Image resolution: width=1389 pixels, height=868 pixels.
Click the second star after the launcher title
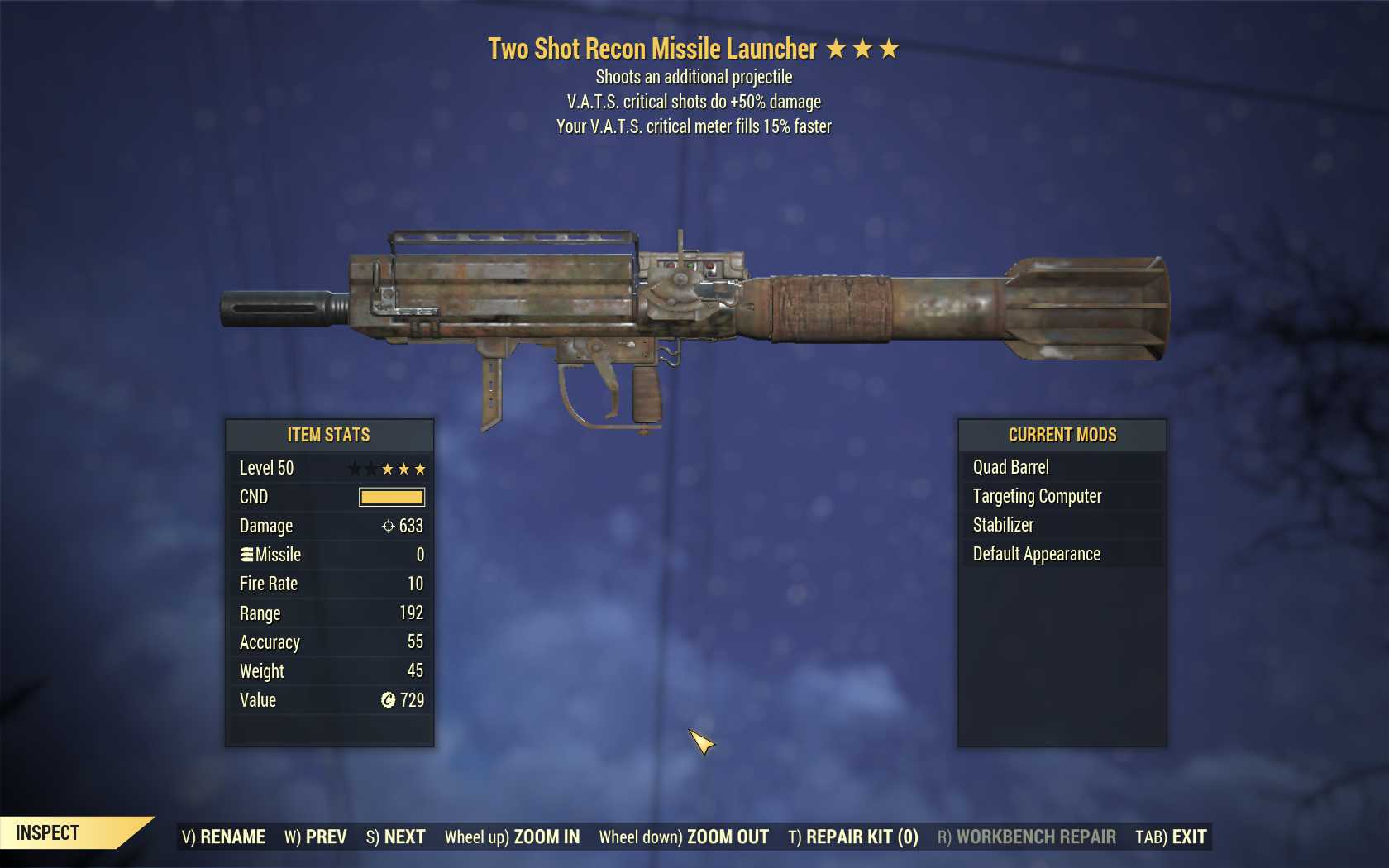point(862,48)
